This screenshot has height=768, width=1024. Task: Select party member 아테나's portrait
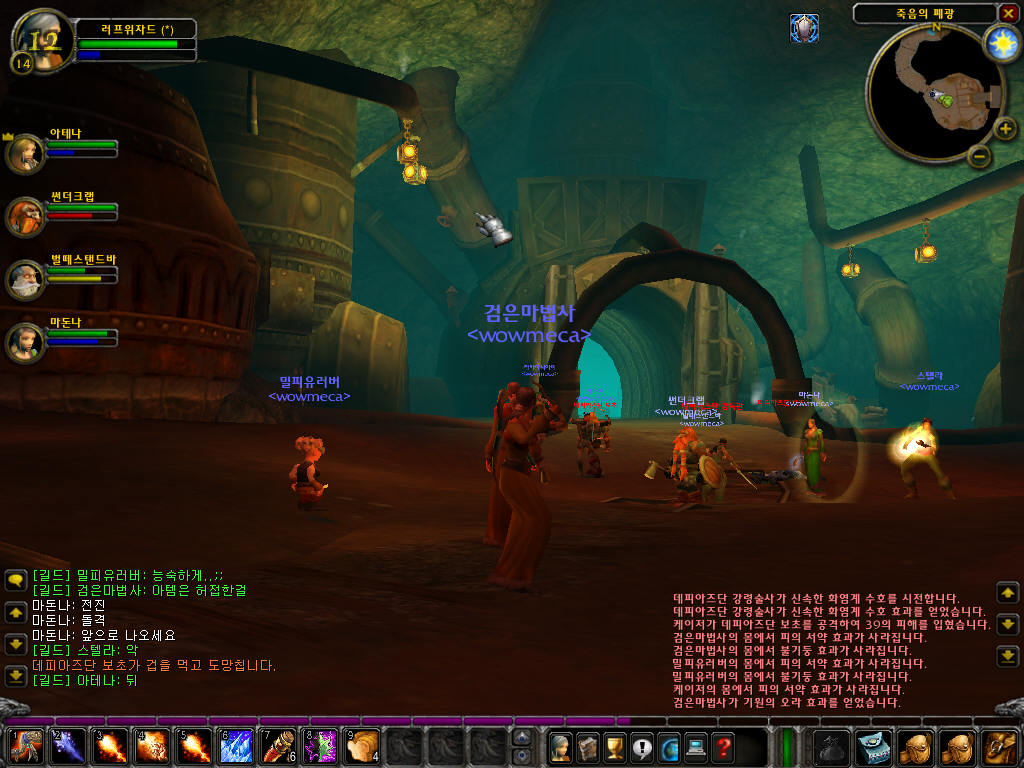25,153
